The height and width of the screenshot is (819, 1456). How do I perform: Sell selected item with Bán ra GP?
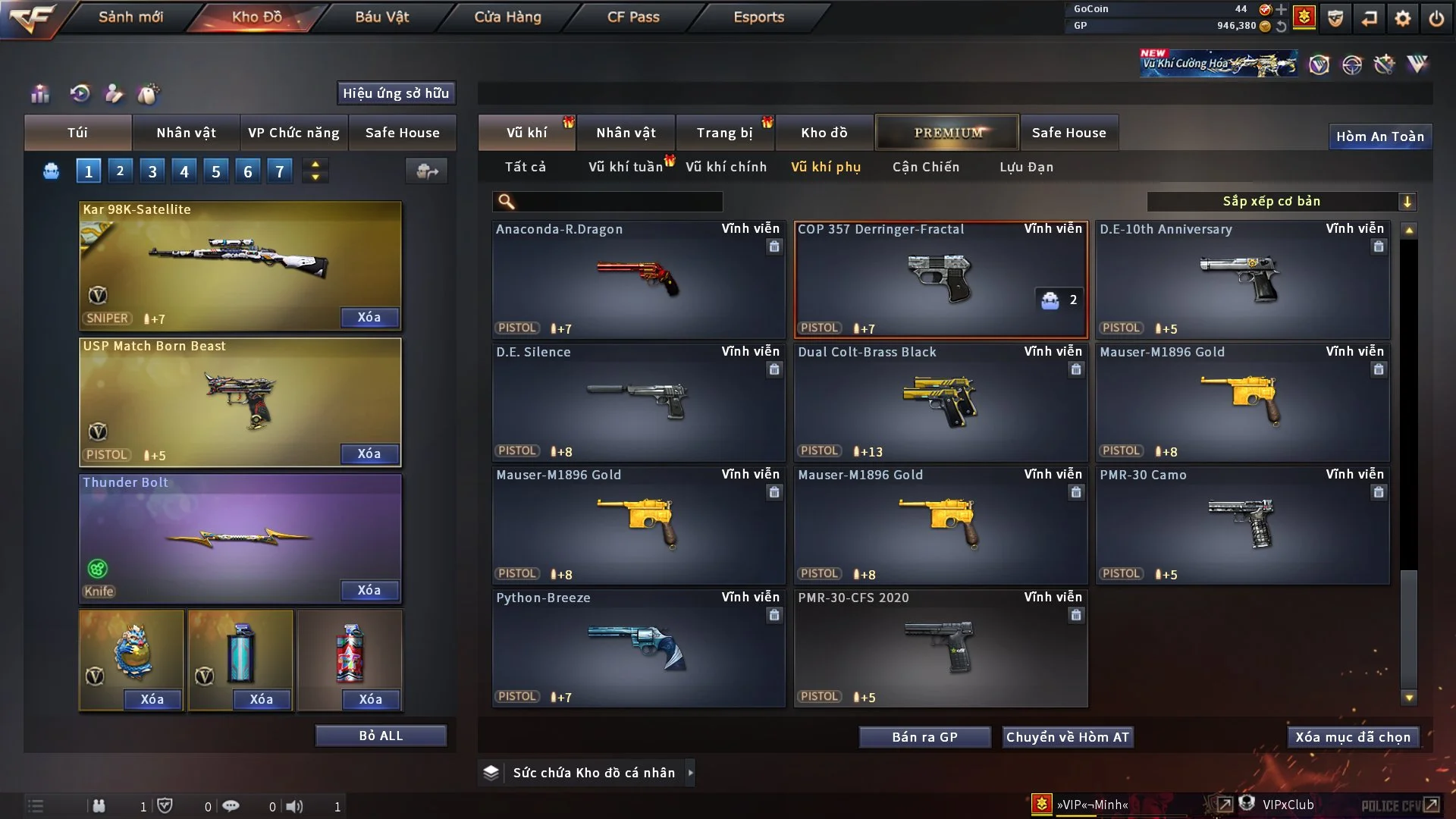(x=924, y=737)
